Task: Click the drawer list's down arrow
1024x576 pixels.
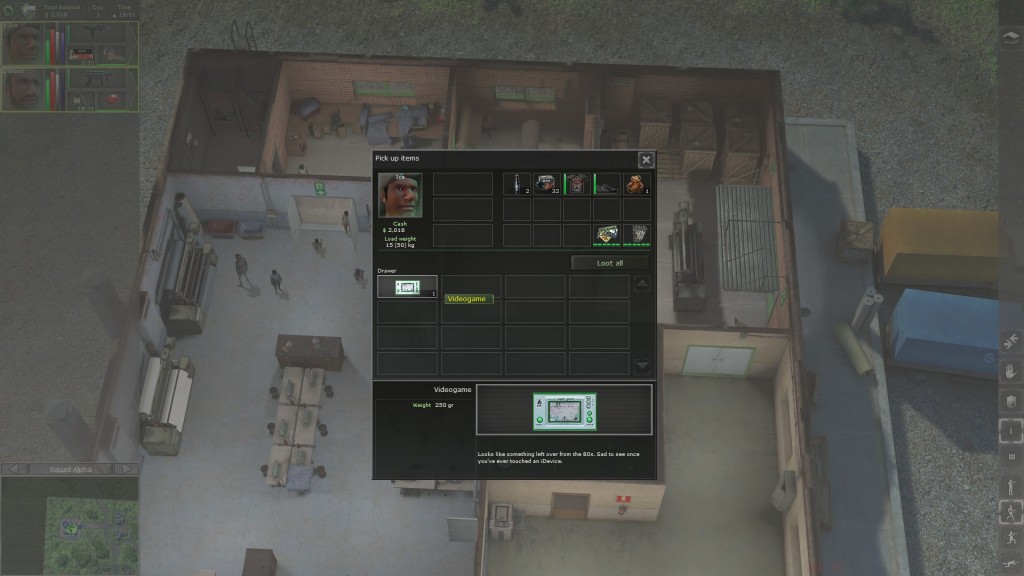Action: click(x=642, y=366)
